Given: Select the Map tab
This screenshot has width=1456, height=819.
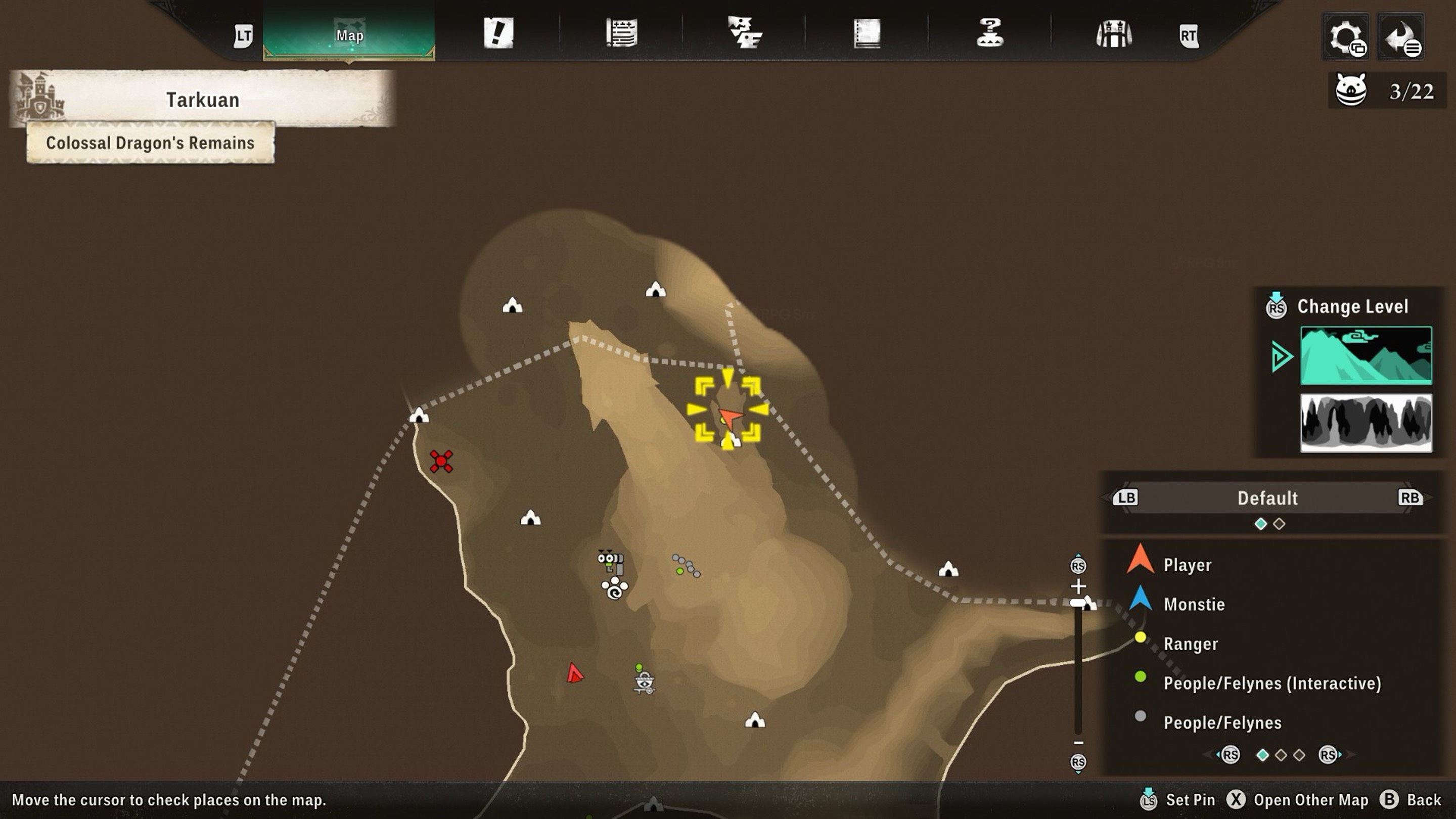Looking at the screenshot, I should click(349, 34).
